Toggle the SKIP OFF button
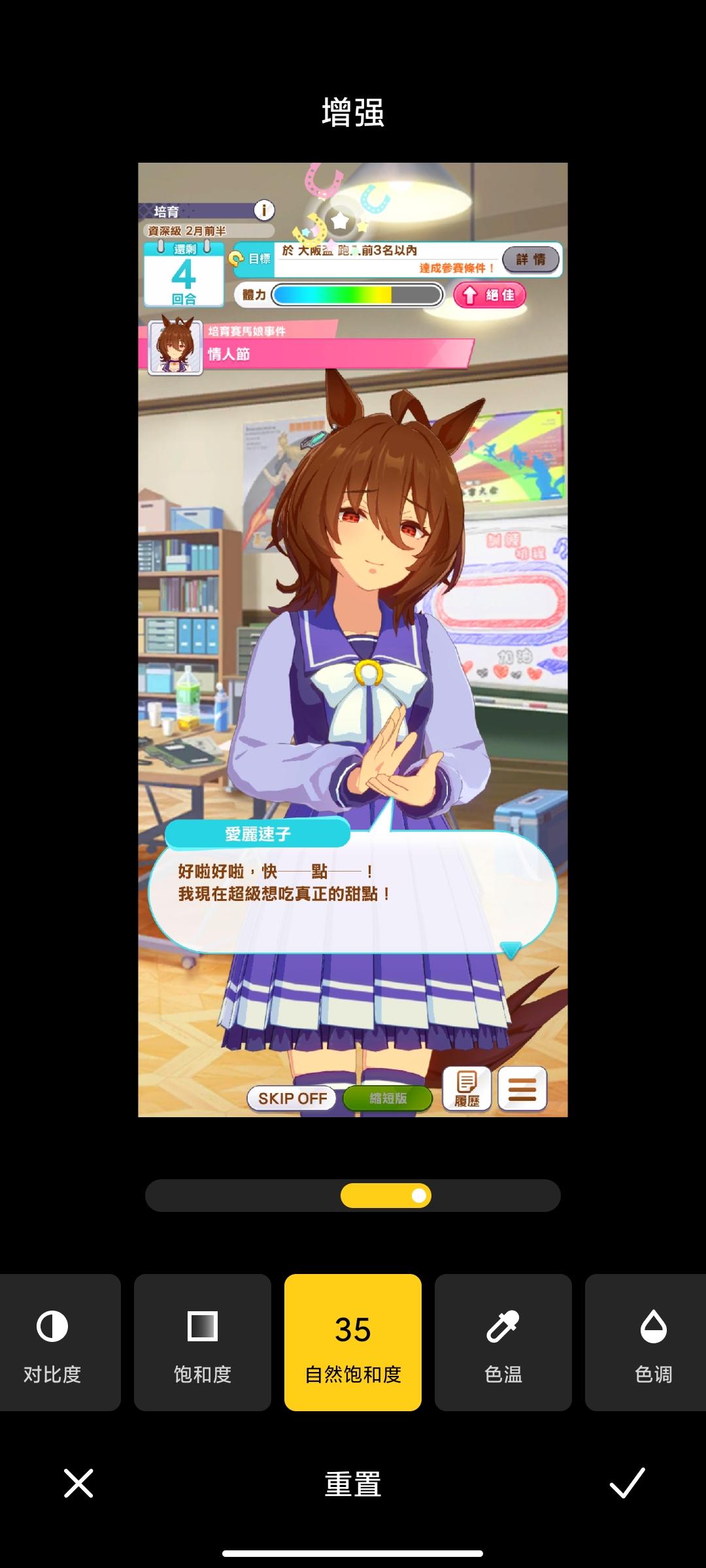Screen dimensions: 706x1568 click(x=292, y=1098)
